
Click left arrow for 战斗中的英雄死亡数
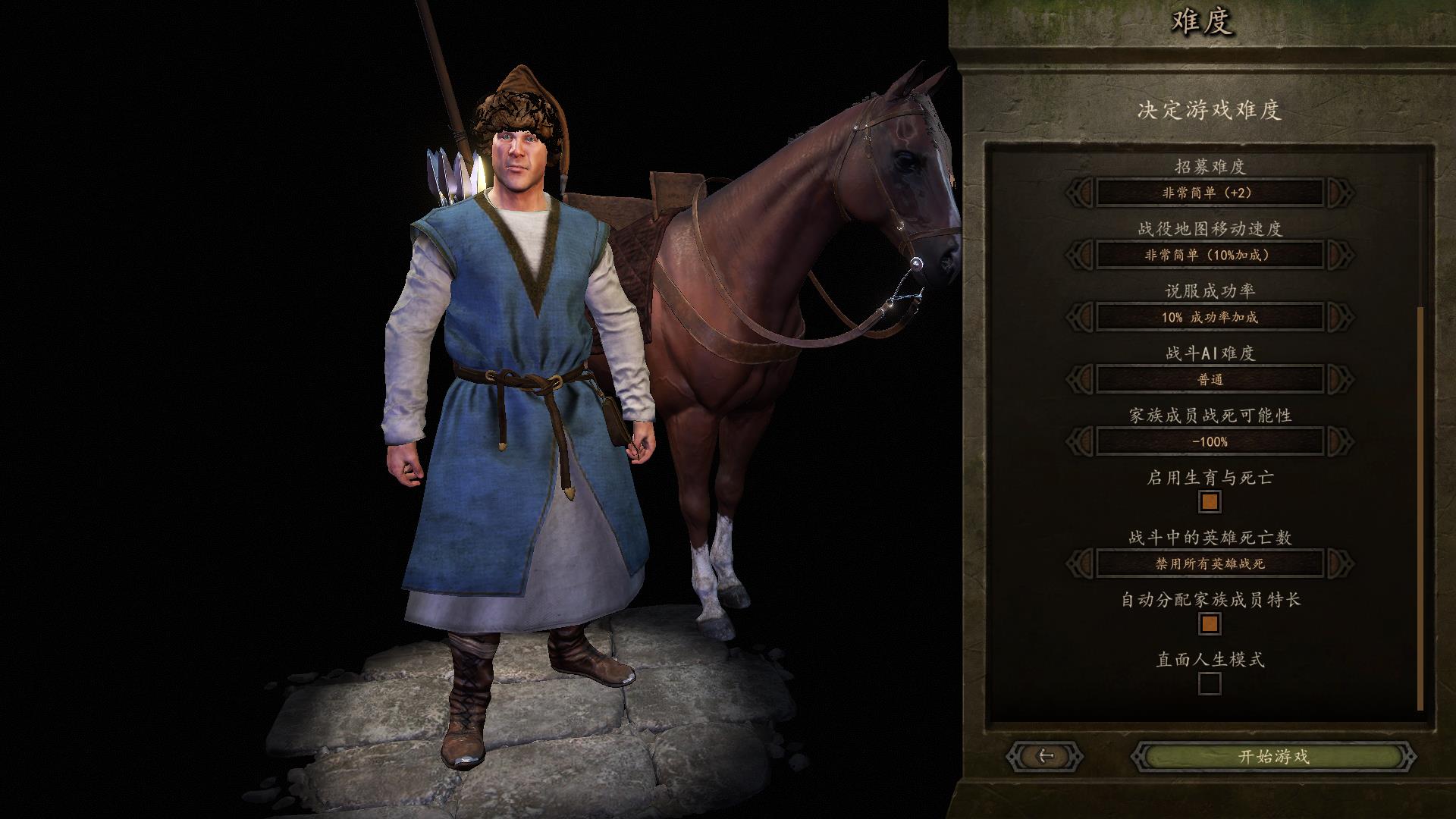pos(1080,563)
